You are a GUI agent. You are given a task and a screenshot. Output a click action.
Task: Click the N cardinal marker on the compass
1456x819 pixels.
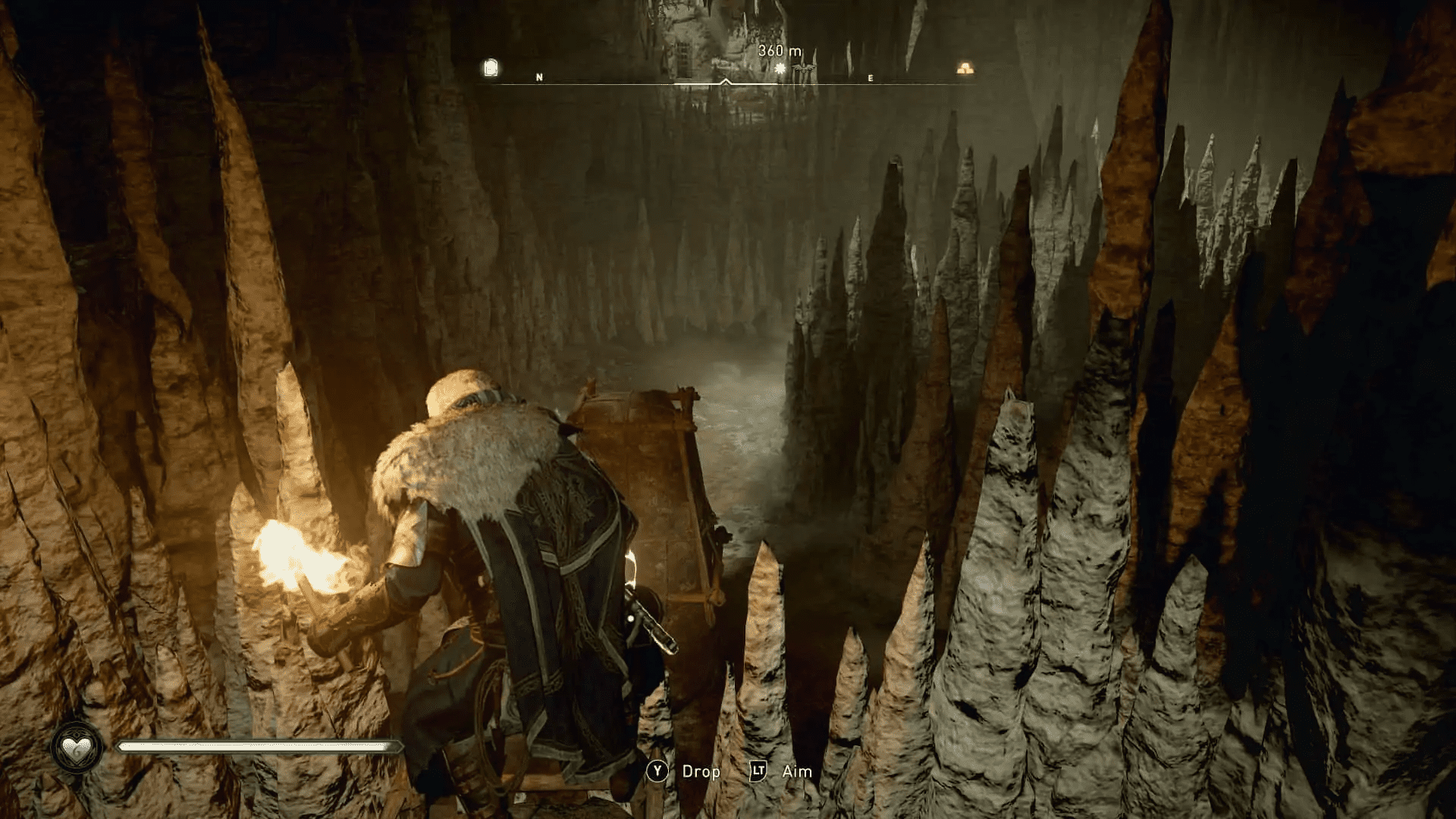point(538,77)
